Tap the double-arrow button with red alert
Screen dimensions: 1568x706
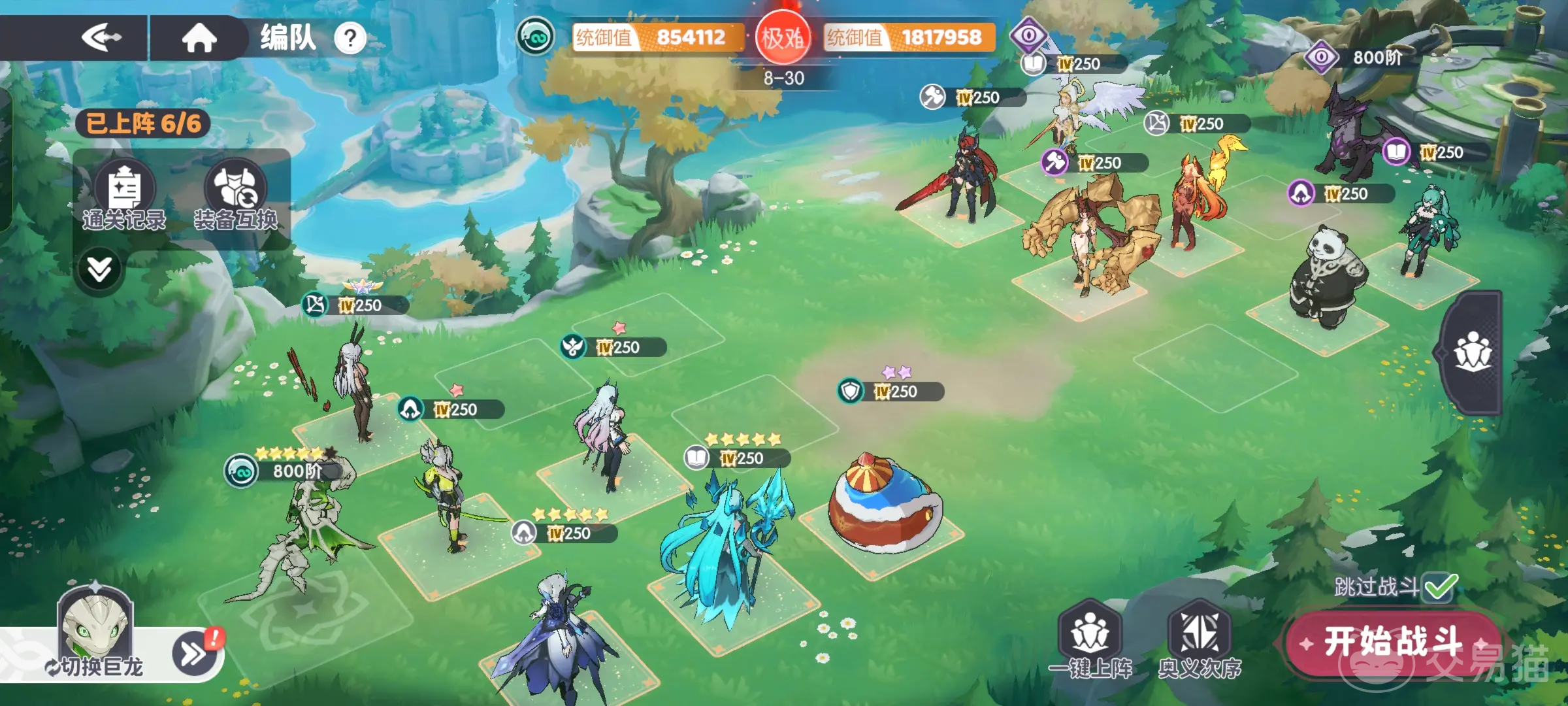click(x=195, y=652)
